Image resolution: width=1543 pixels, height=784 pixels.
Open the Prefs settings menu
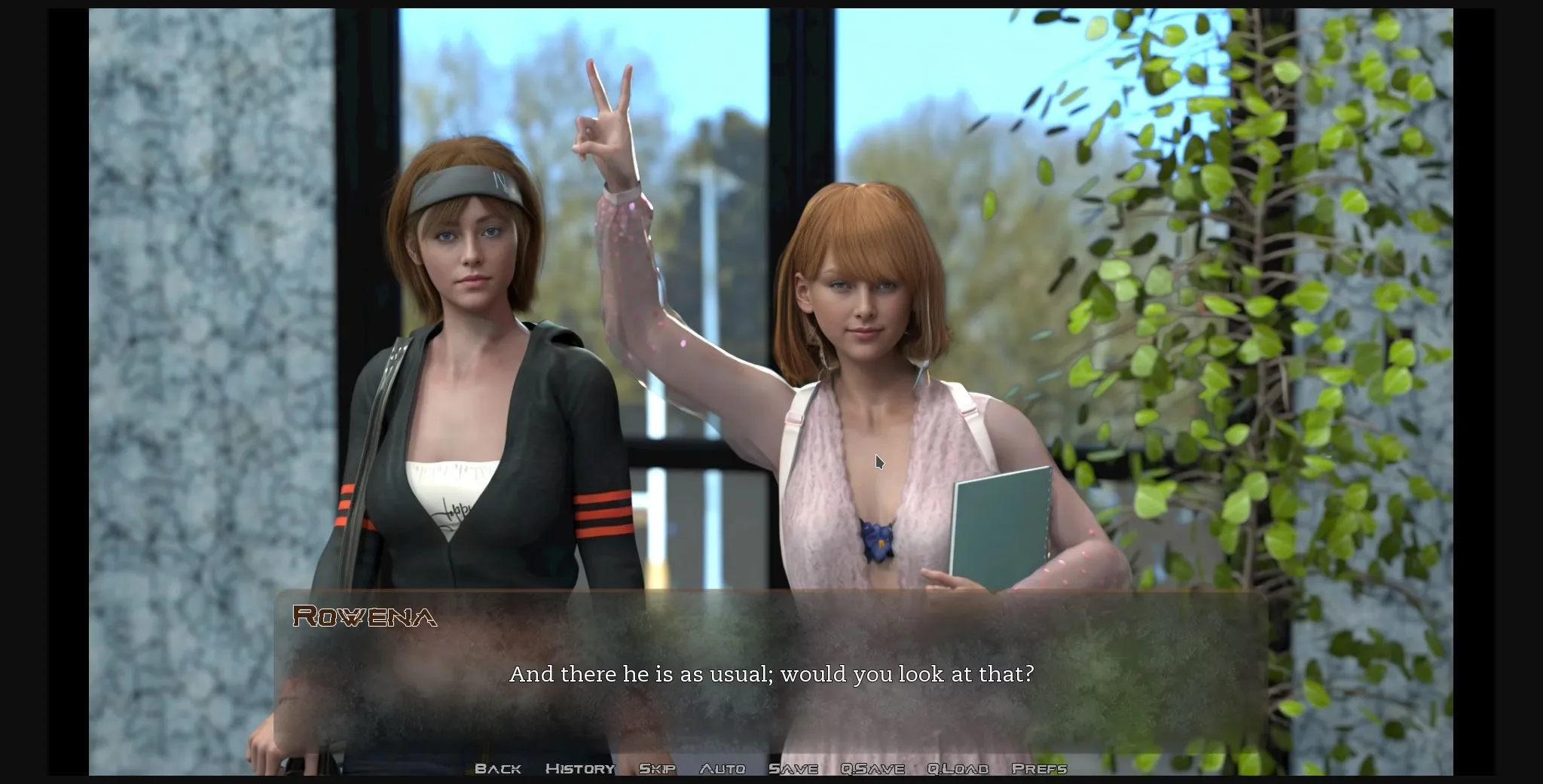pos(1039,768)
